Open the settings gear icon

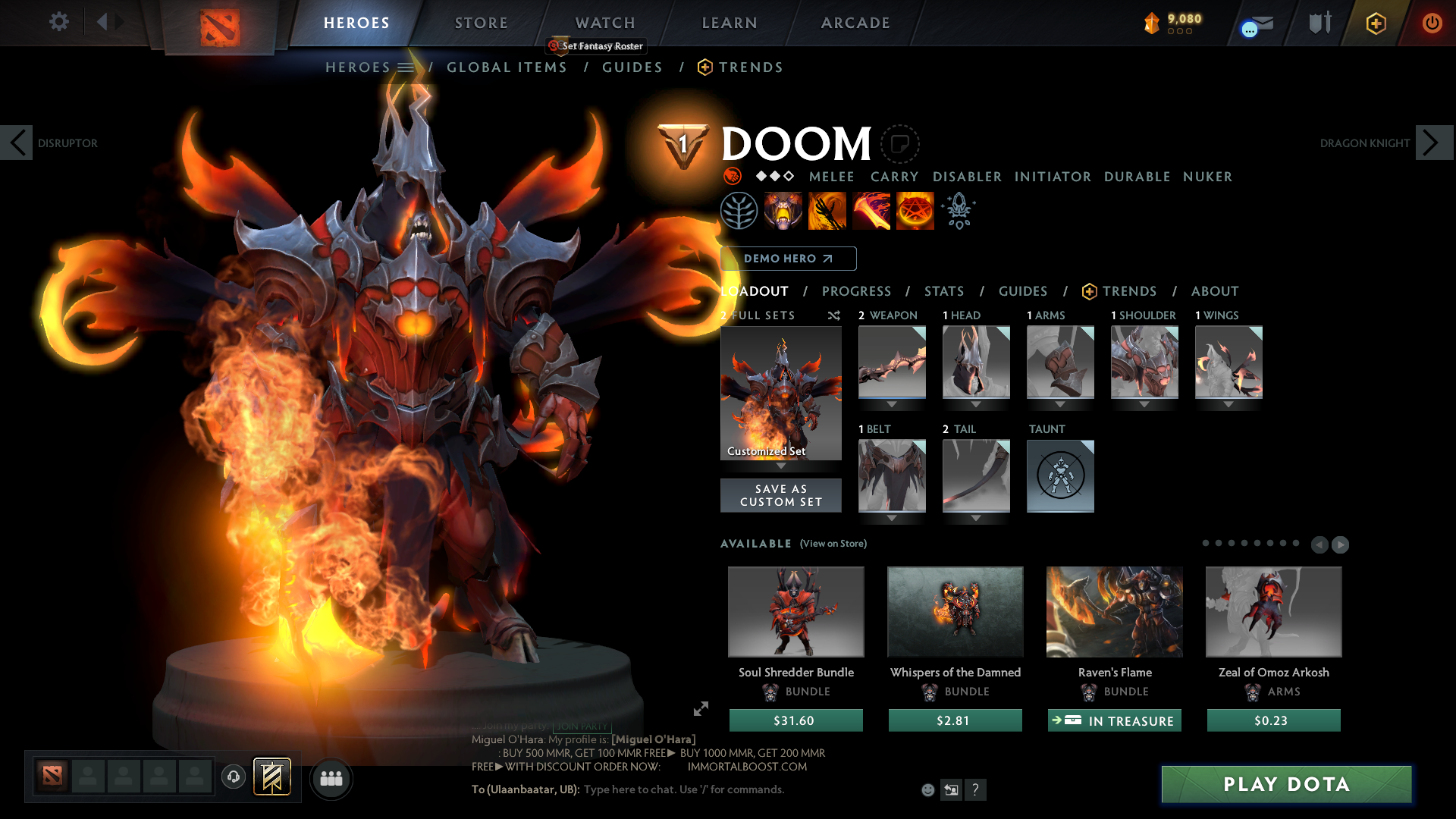pyautogui.click(x=58, y=22)
